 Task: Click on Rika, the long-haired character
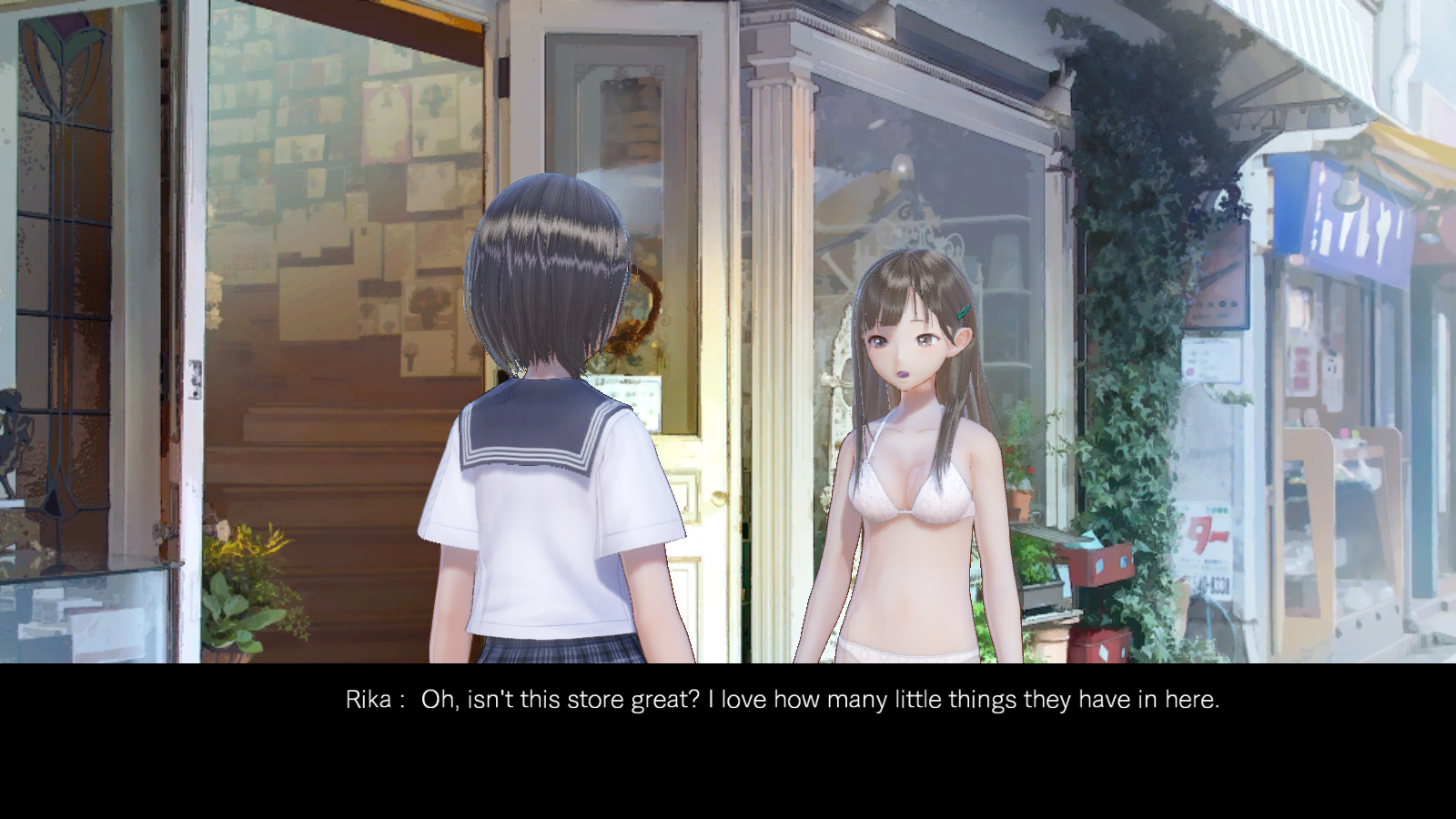pos(910,409)
